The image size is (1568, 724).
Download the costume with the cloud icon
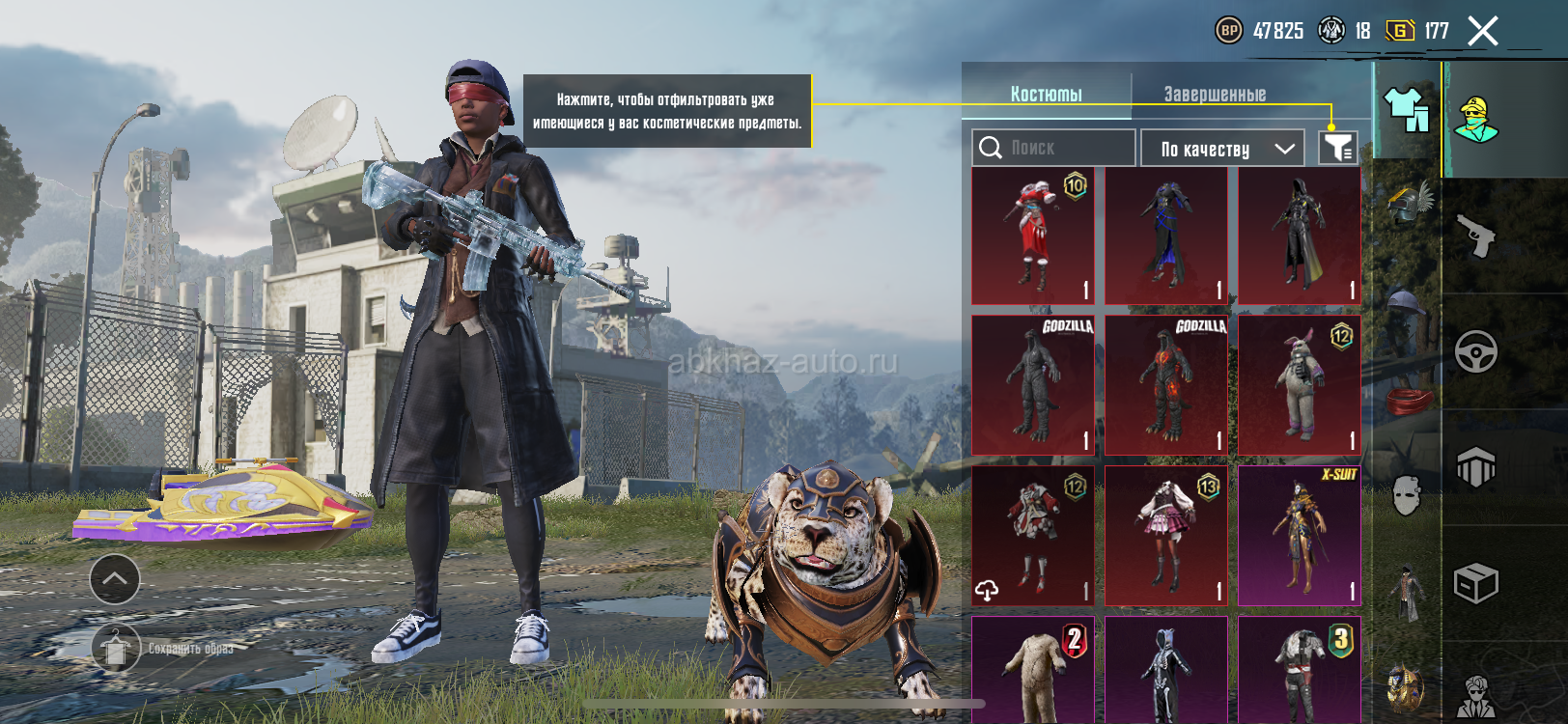click(988, 590)
